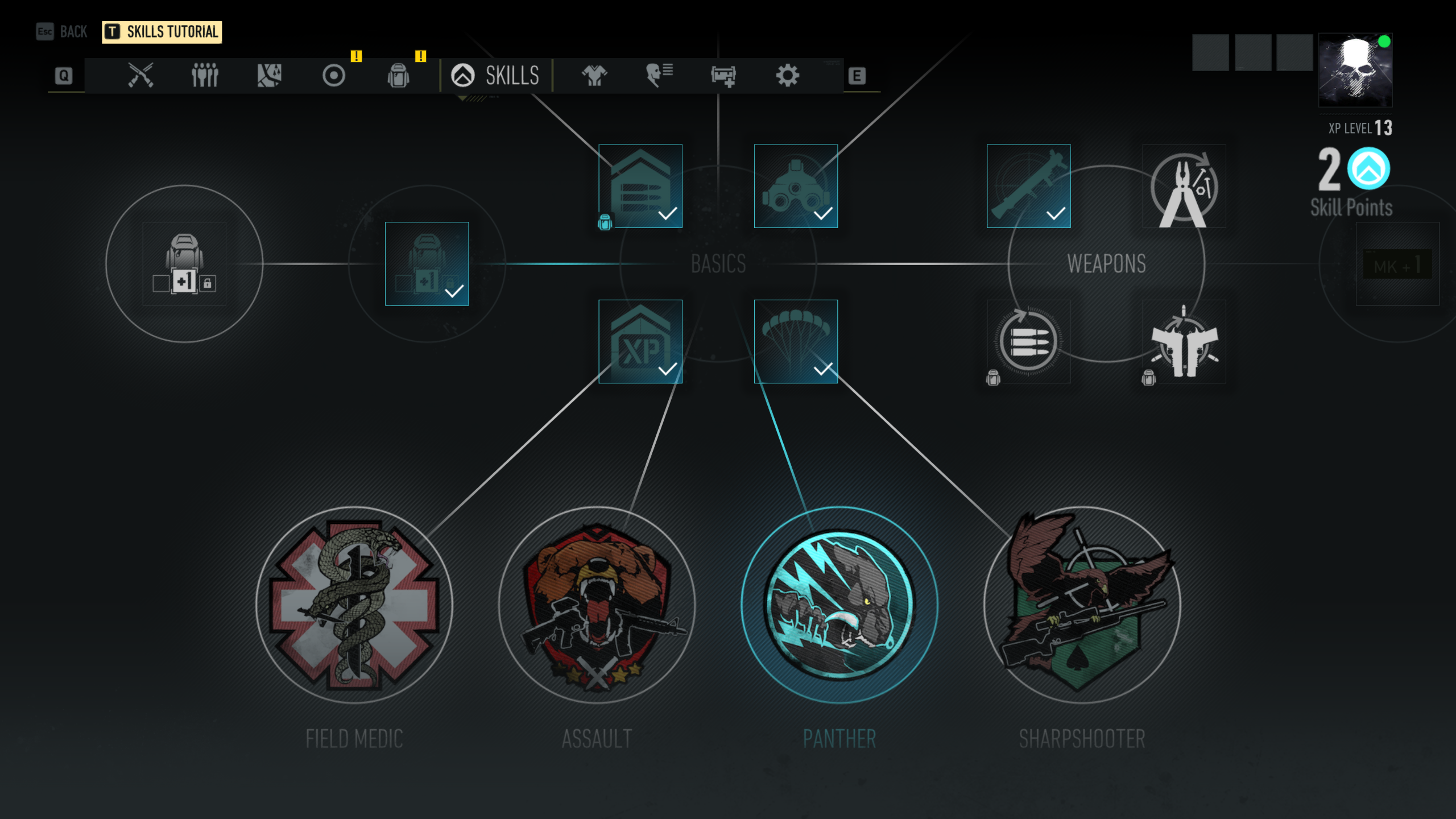Open the settings gear tab
This screenshot has height=819, width=1456.
[x=788, y=75]
